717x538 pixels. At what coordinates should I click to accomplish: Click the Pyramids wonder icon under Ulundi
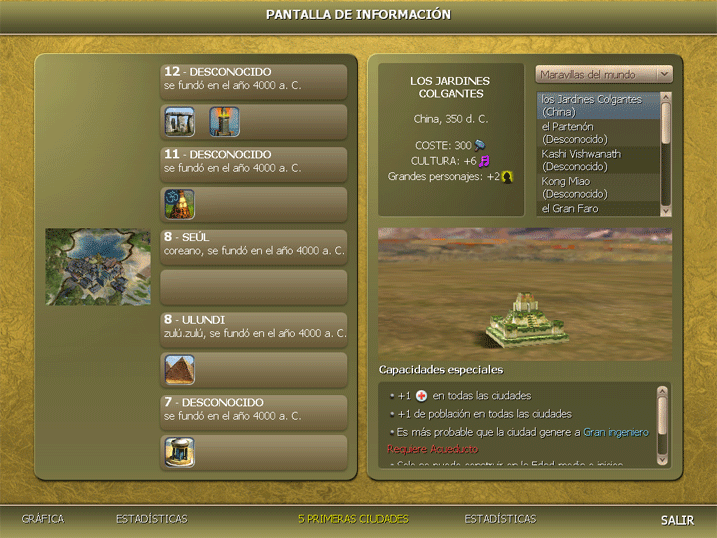(180, 369)
